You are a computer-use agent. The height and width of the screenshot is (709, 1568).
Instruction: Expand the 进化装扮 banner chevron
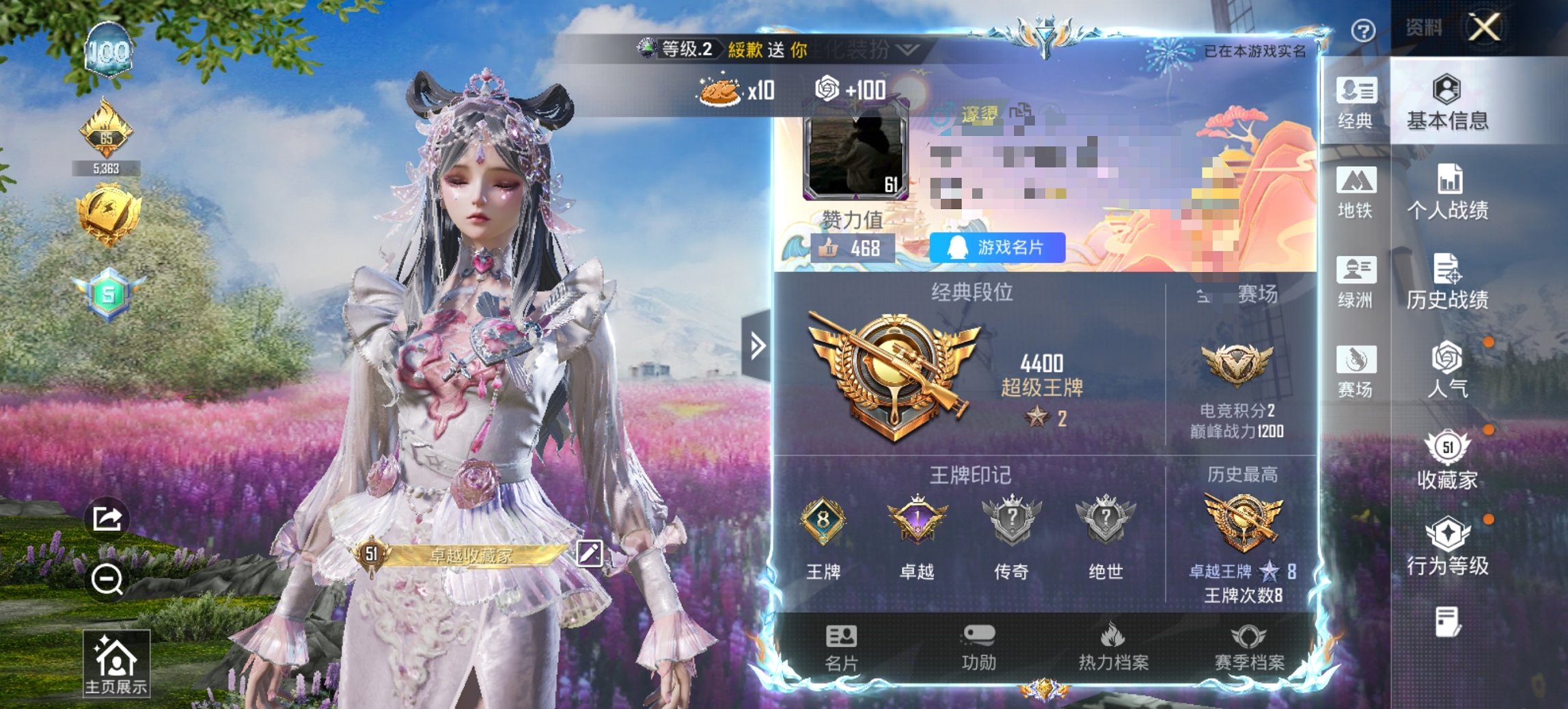905,51
